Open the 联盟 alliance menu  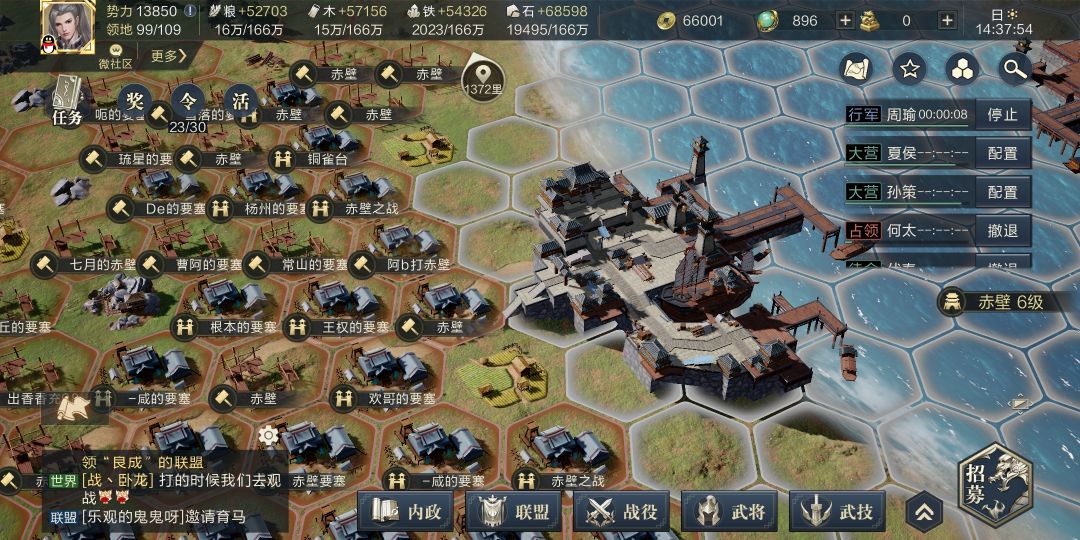515,511
